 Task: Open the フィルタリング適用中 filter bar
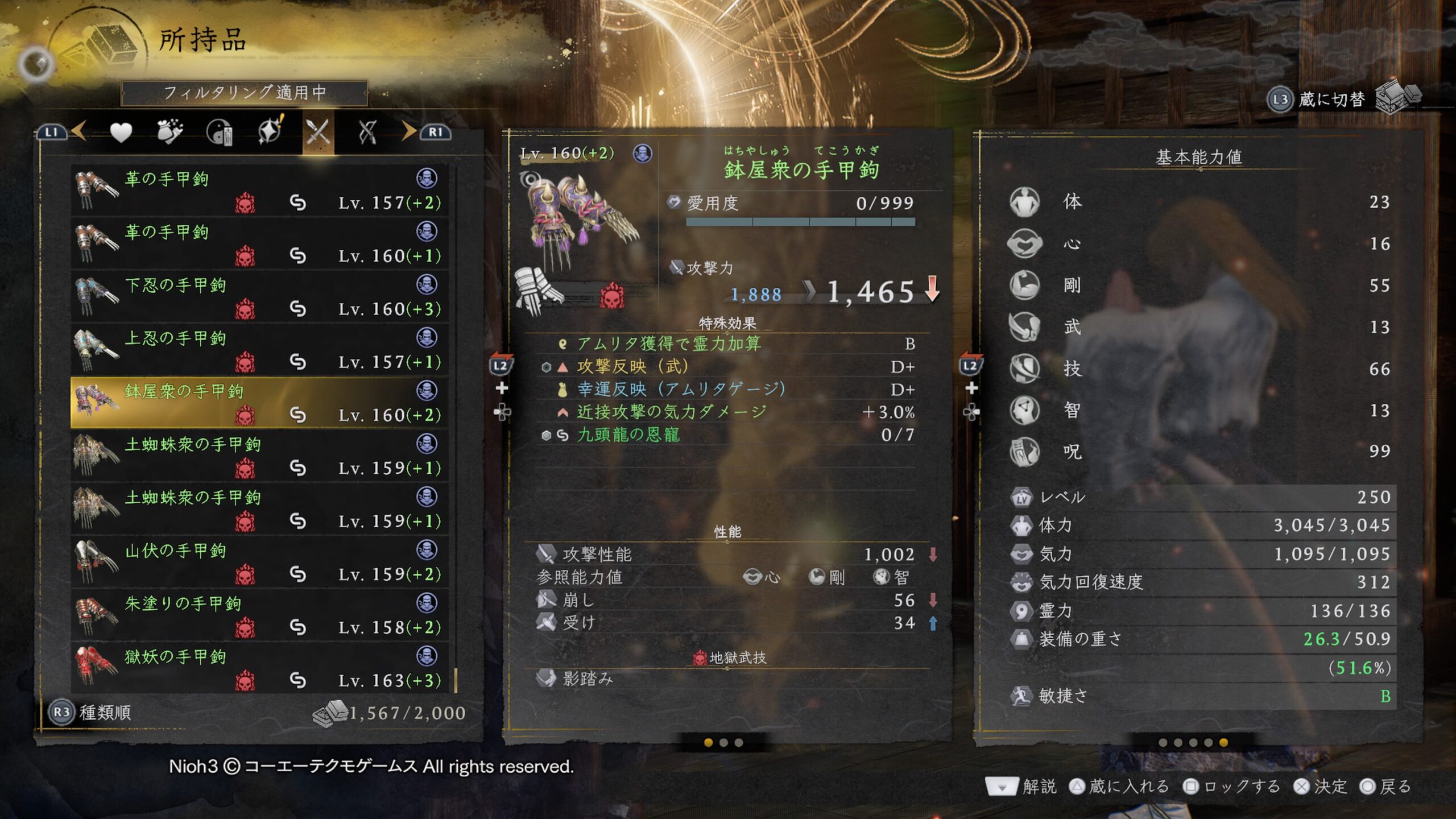point(245,93)
